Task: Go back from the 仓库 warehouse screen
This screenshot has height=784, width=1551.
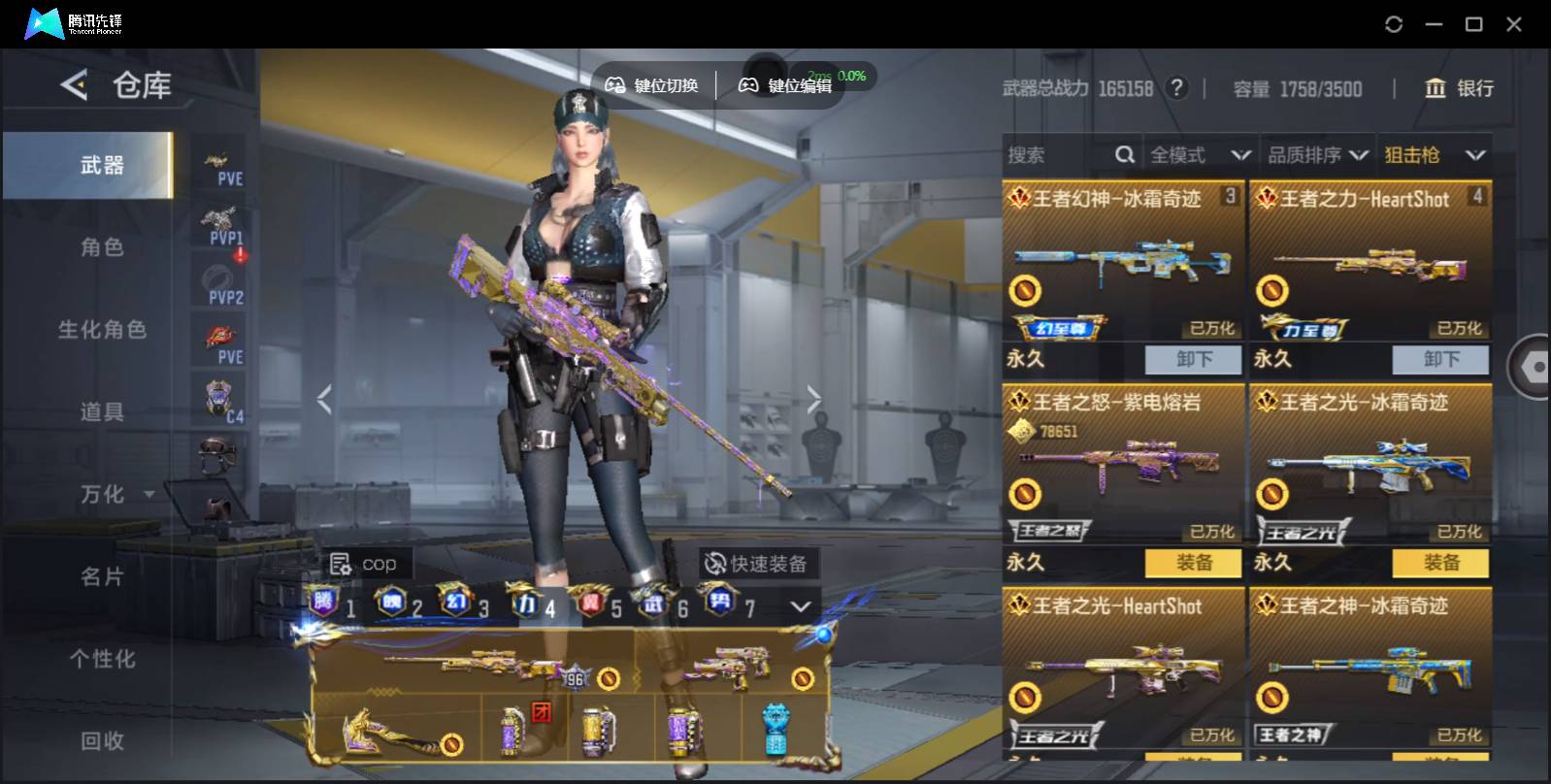Action: (x=75, y=85)
